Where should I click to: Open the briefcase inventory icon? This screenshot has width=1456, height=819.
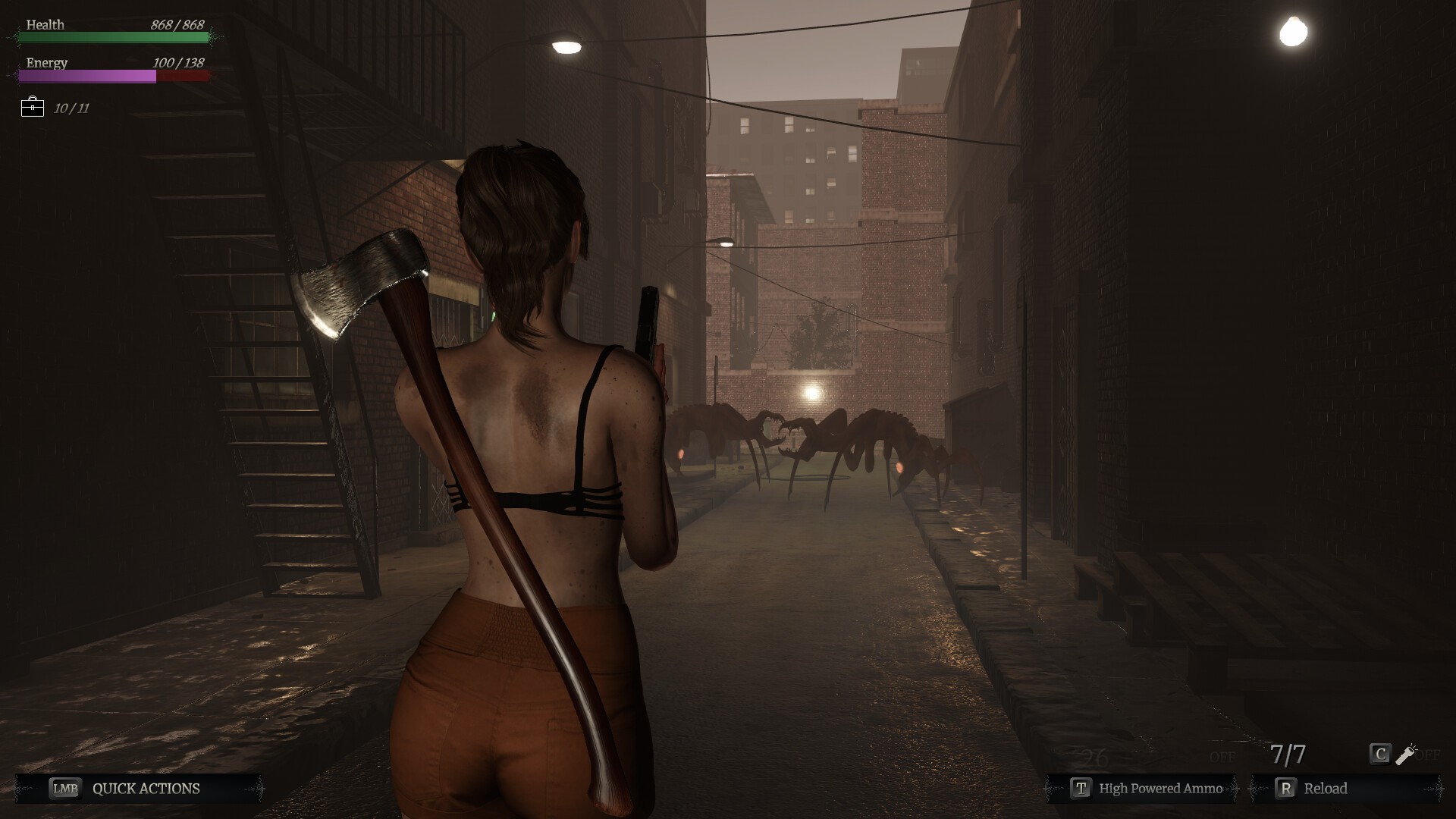(33, 107)
